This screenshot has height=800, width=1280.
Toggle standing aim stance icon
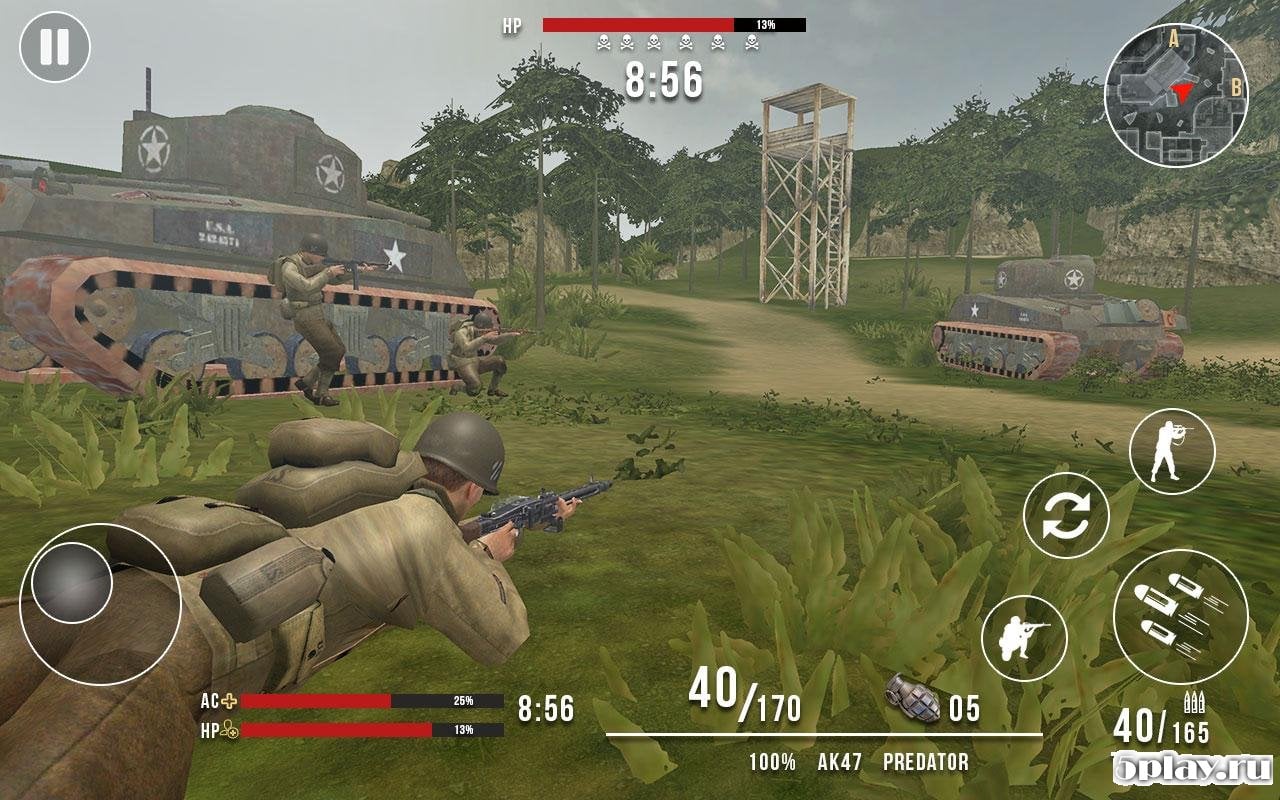click(x=1172, y=452)
